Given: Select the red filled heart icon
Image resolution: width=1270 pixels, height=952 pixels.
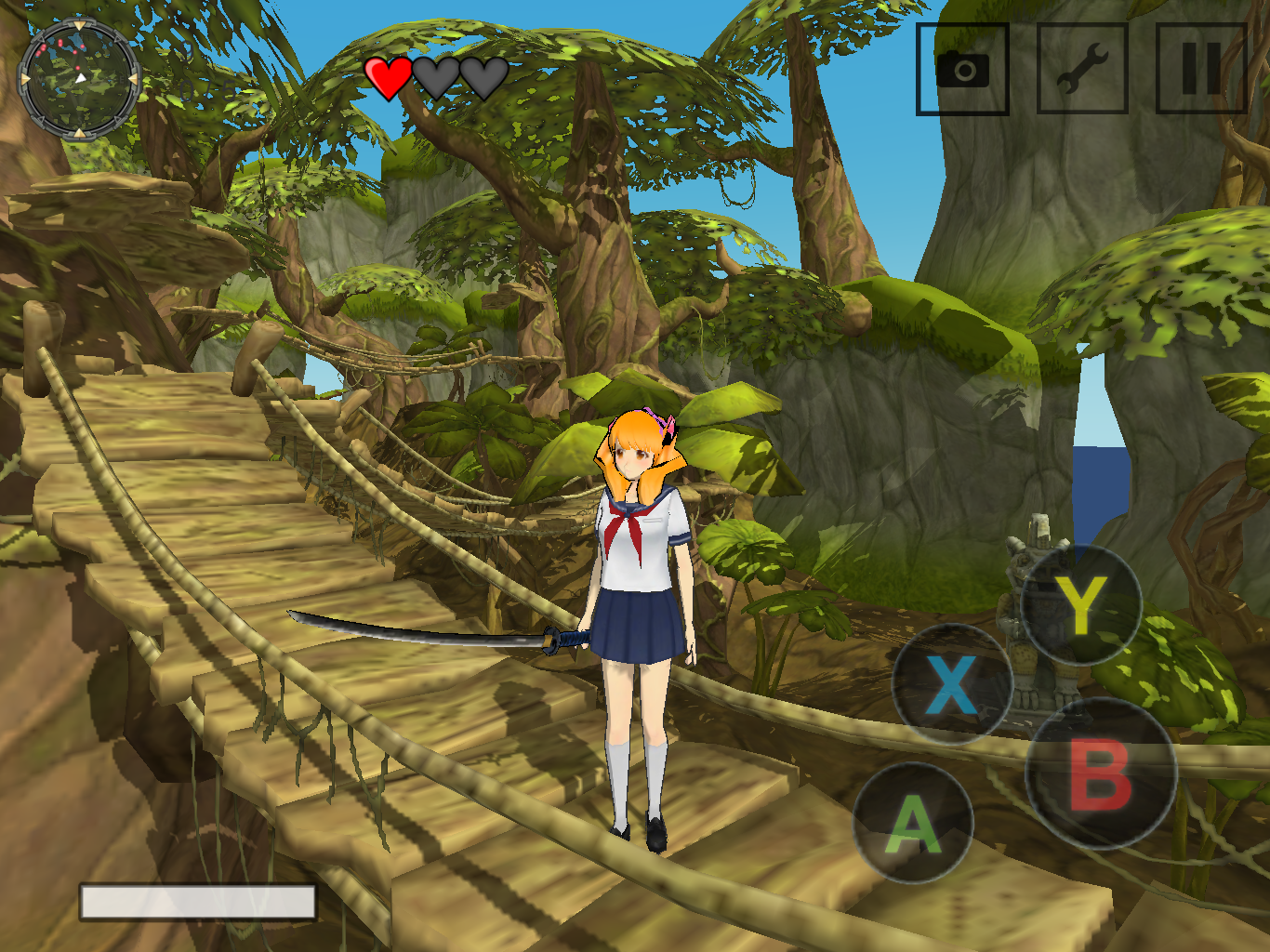Looking at the screenshot, I should tap(389, 78).
